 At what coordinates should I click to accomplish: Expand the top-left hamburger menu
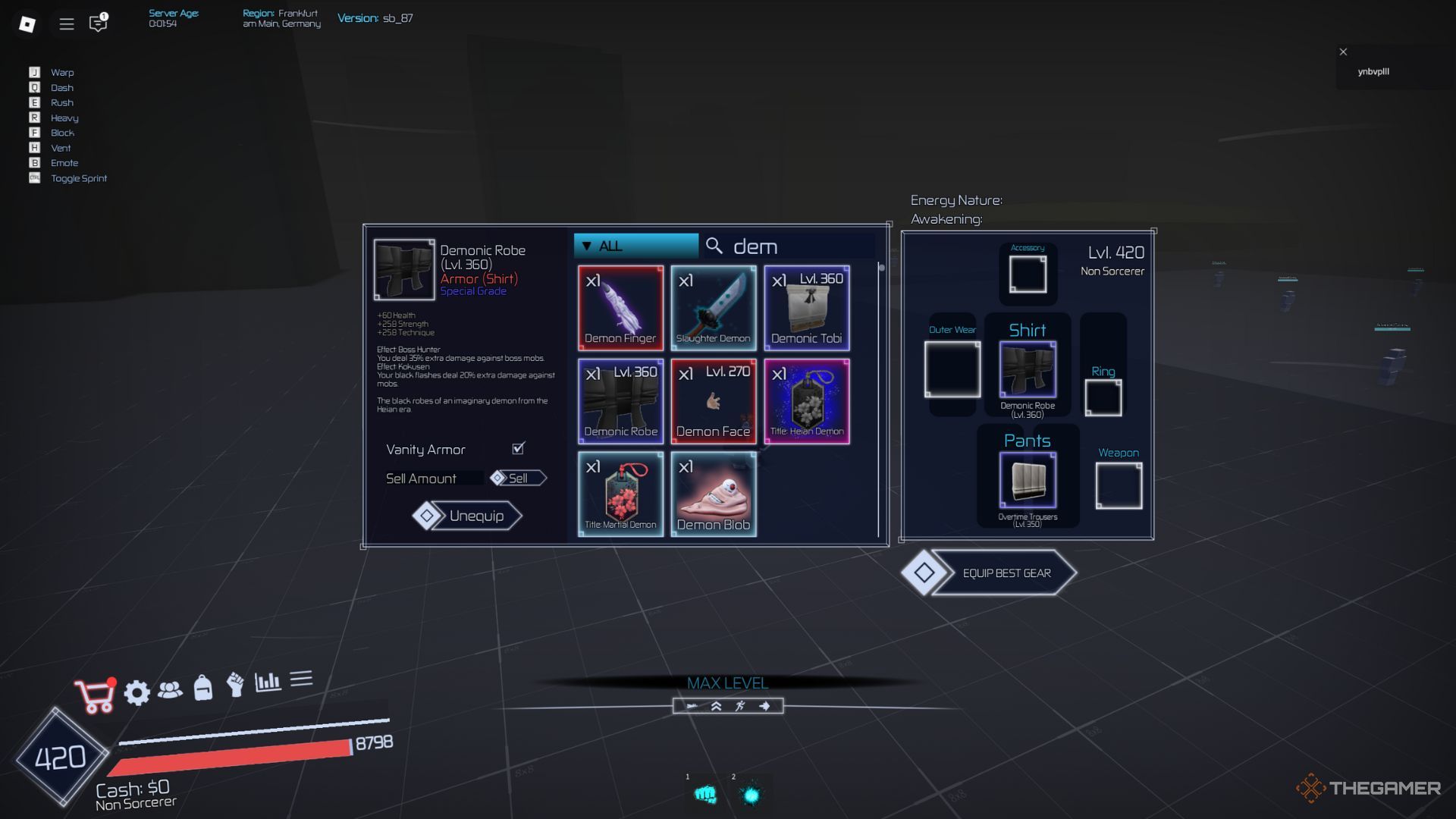[66, 24]
